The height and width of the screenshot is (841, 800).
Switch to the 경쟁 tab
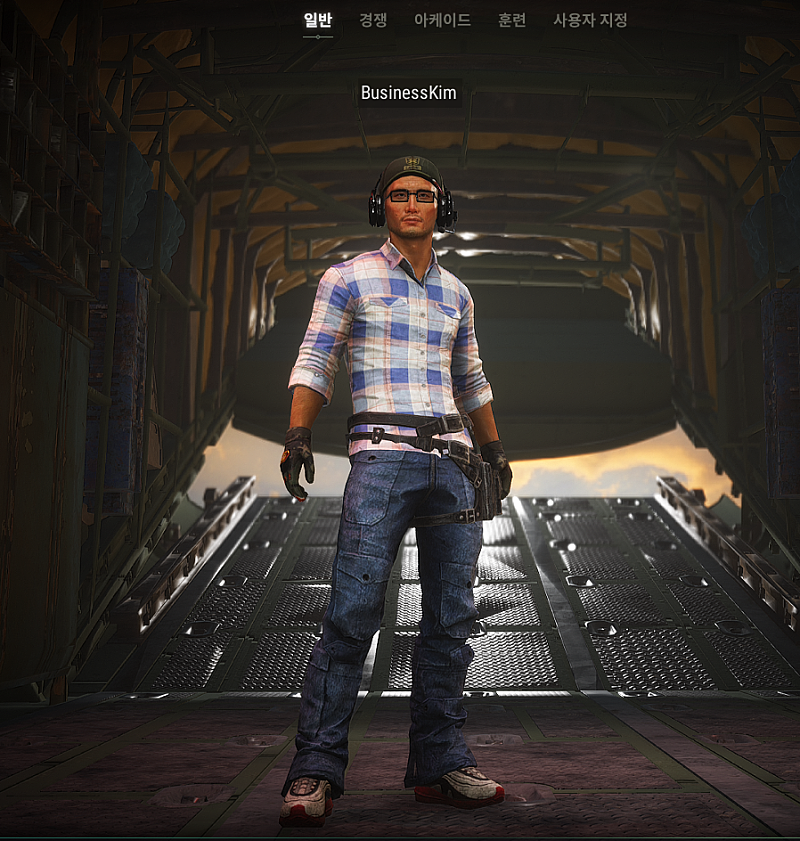pyautogui.click(x=373, y=20)
